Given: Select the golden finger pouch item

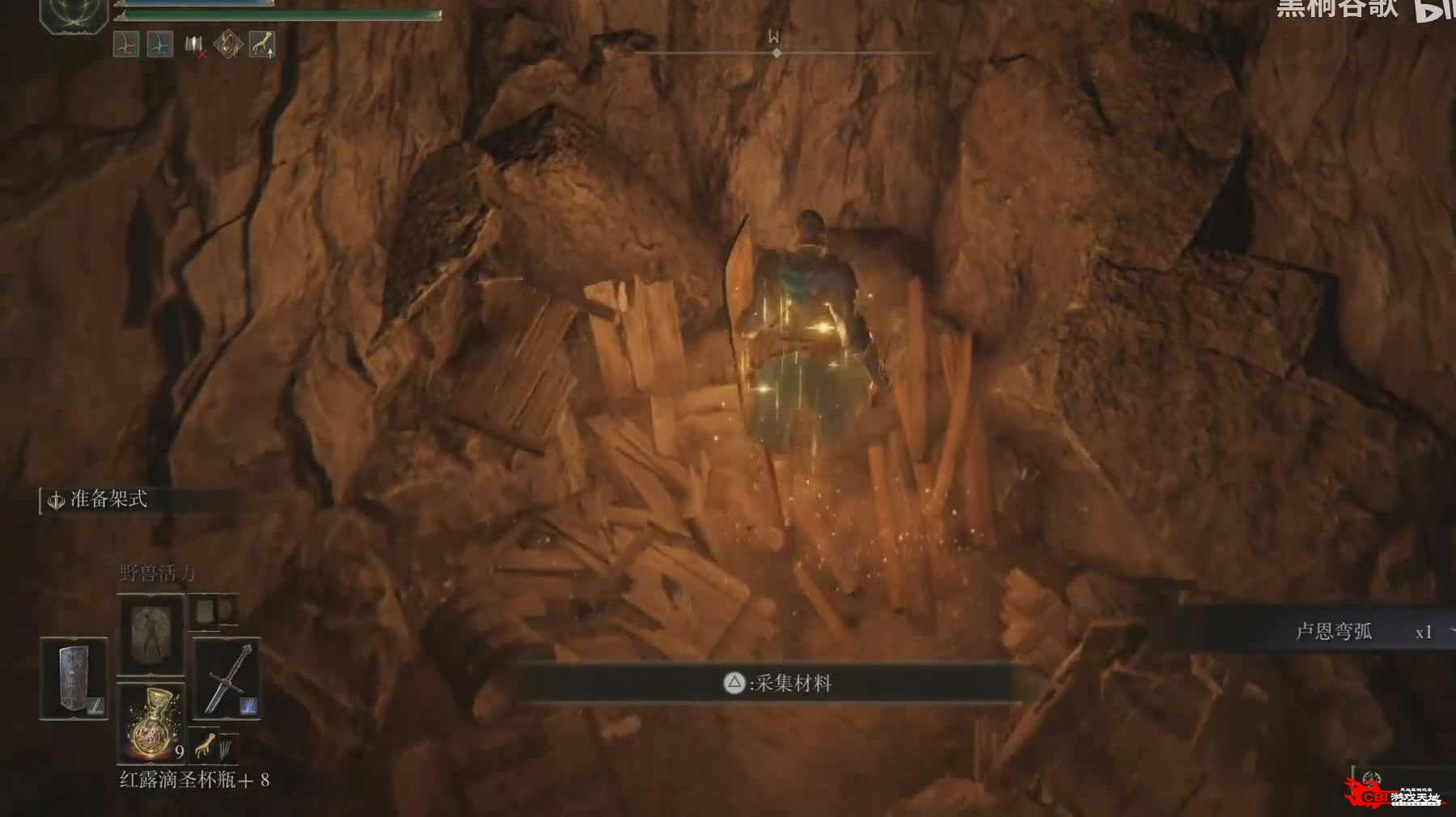Looking at the screenshot, I should point(206,743).
